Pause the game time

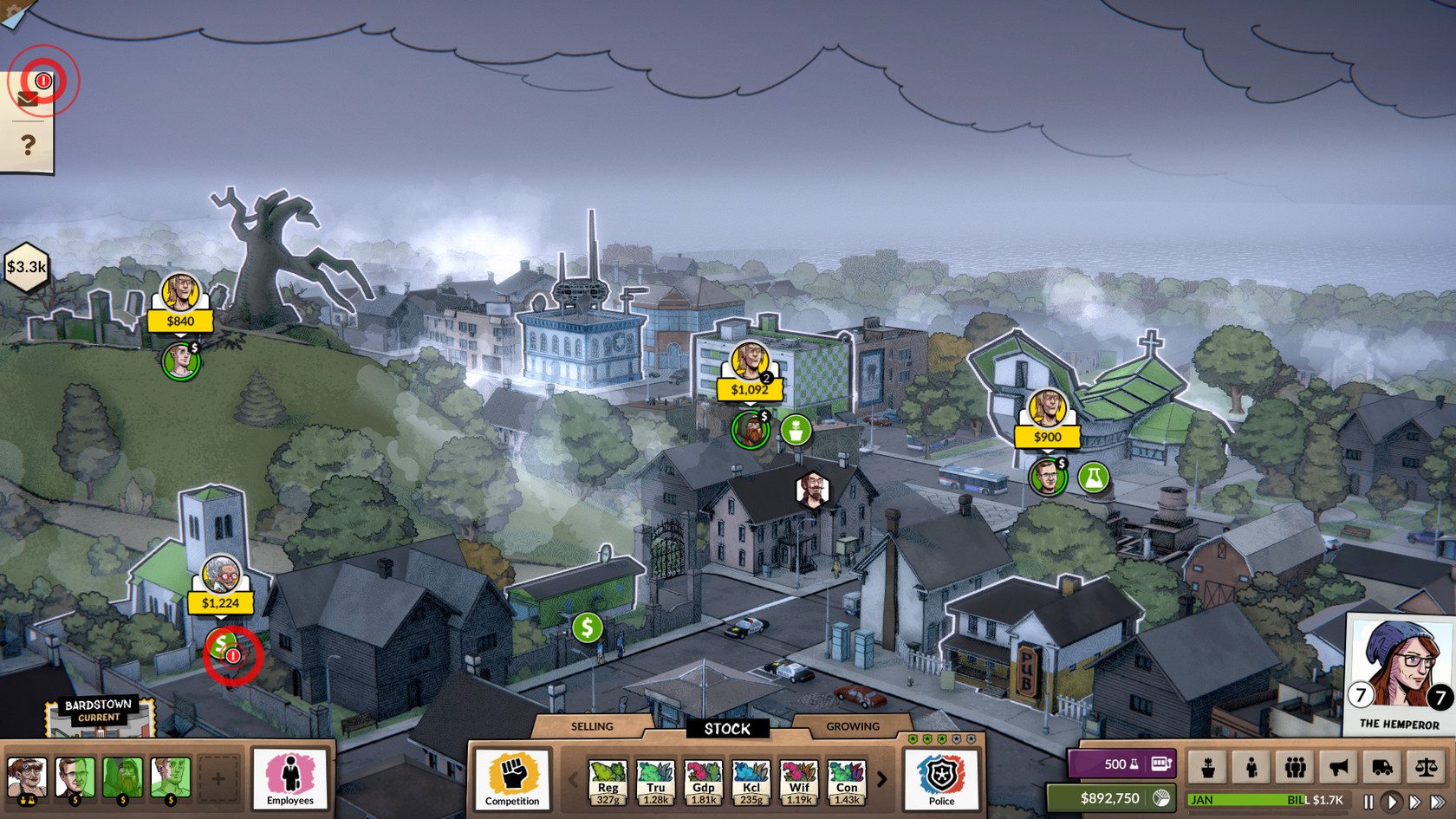coord(1368,802)
